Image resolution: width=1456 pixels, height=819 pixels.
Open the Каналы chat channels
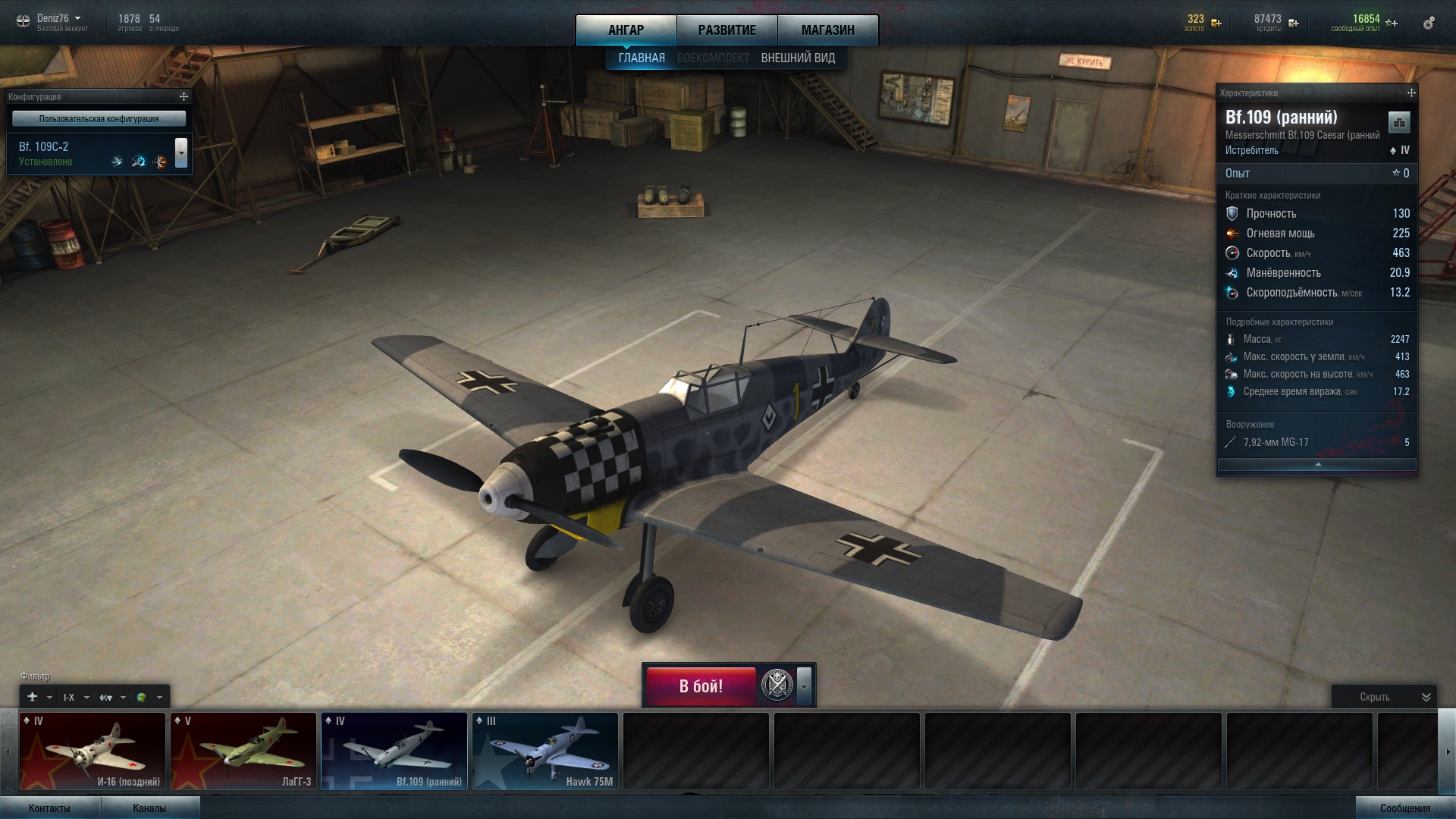coord(149,808)
